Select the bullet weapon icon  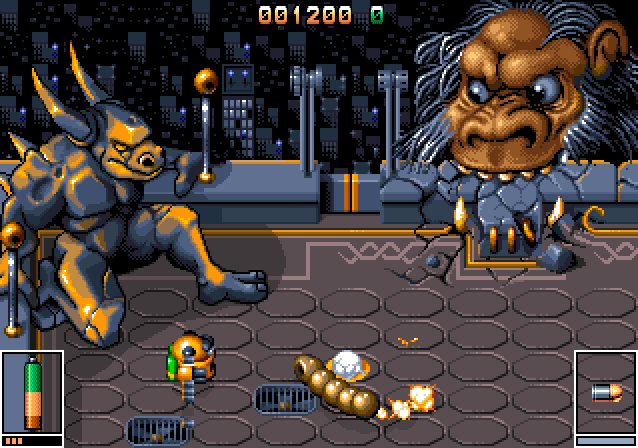pyautogui.click(x=607, y=393)
